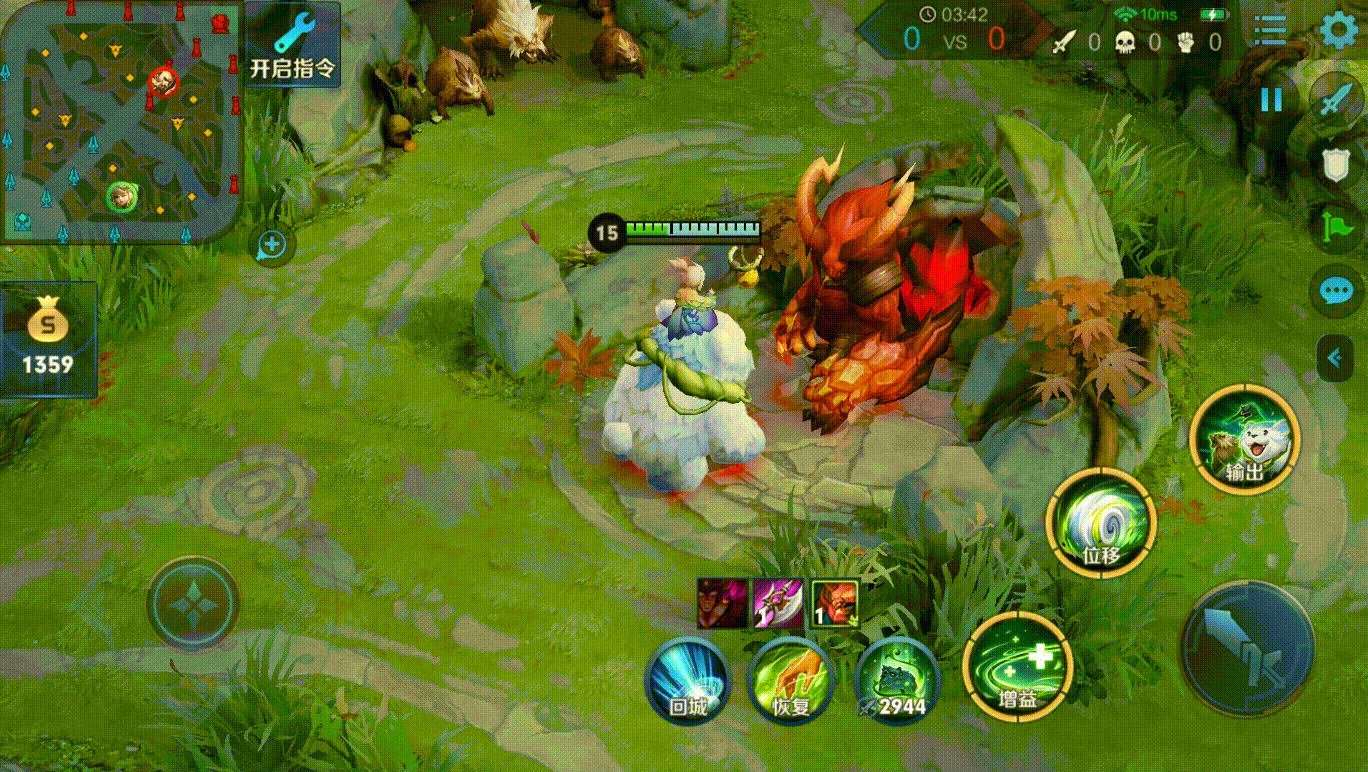
Task: Use the 输出 damage ability
Action: coord(1244,439)
